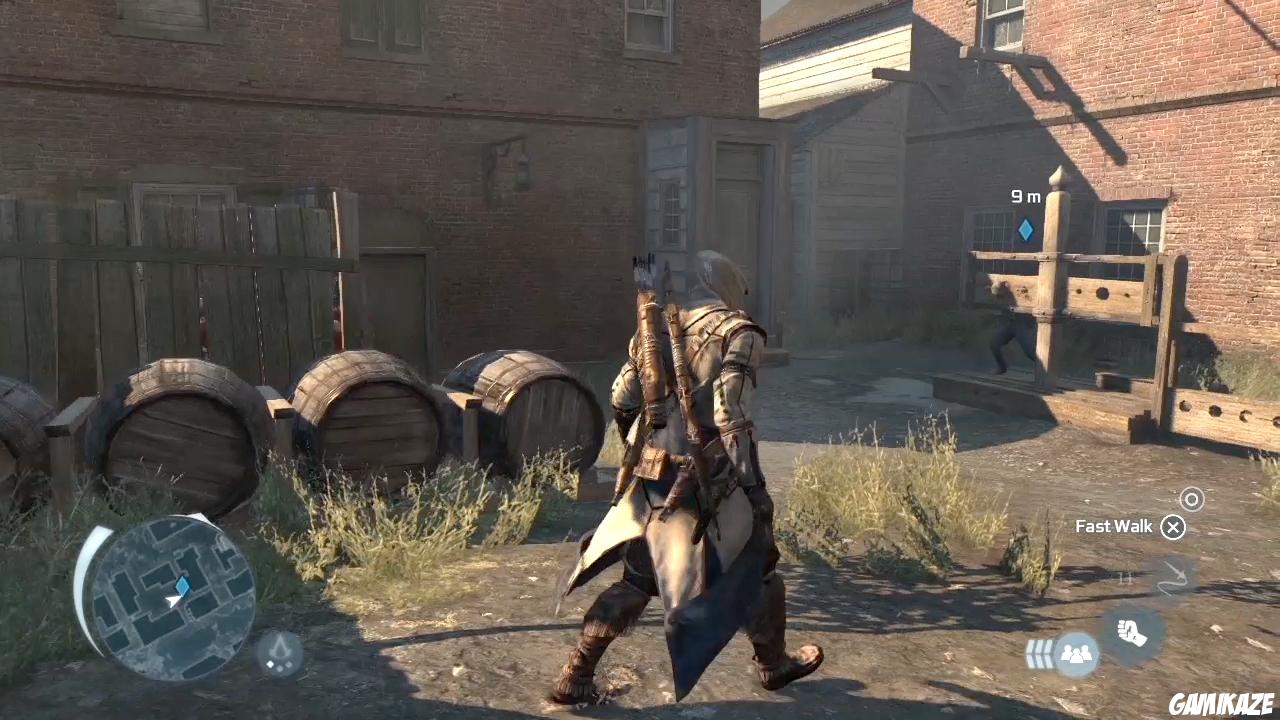Click the crowd blend group icon
This screenshot has height=720, width=1280.
[x=1075, y=654]
